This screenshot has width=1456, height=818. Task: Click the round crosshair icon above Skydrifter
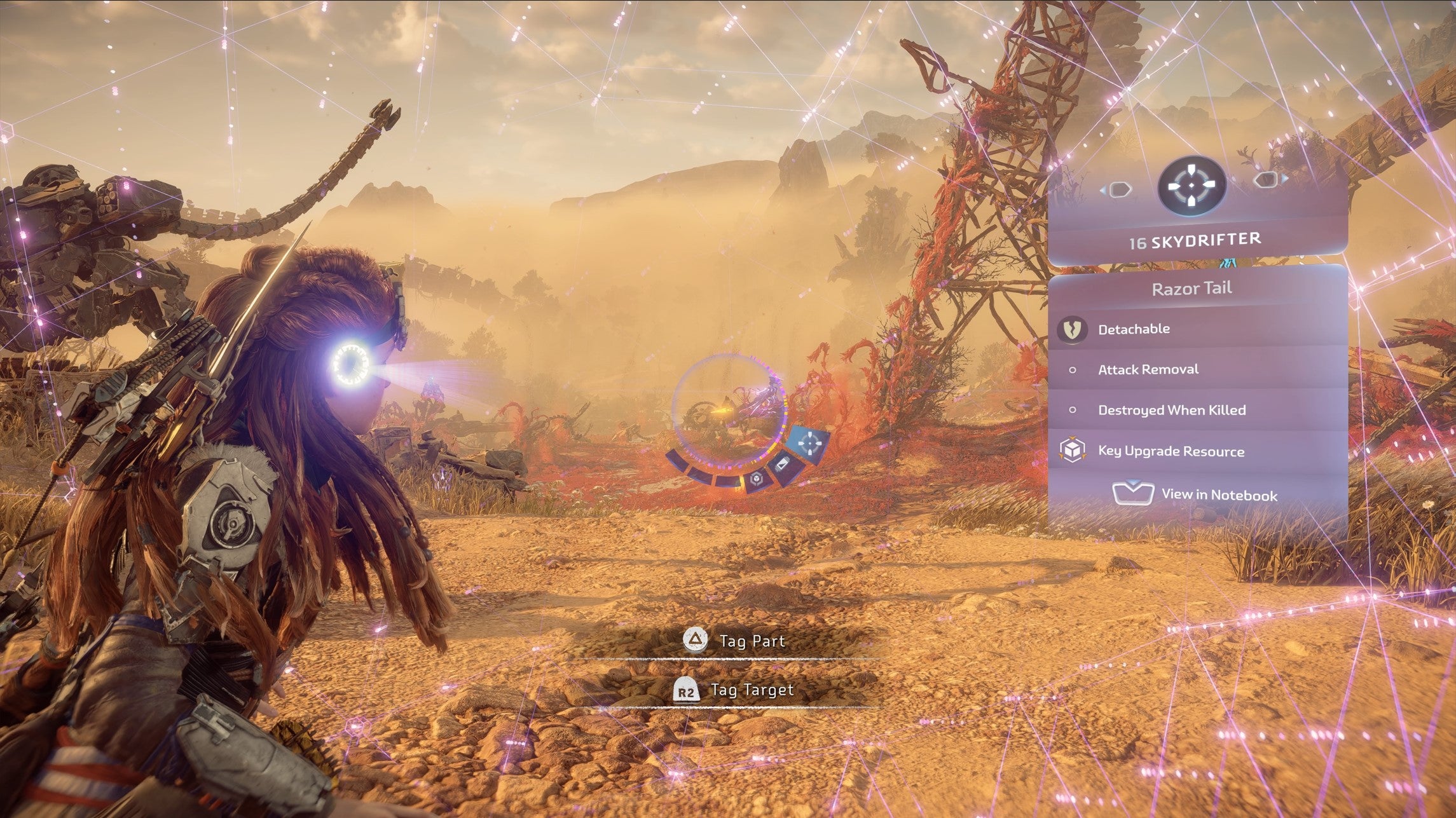click(1192, 185)
